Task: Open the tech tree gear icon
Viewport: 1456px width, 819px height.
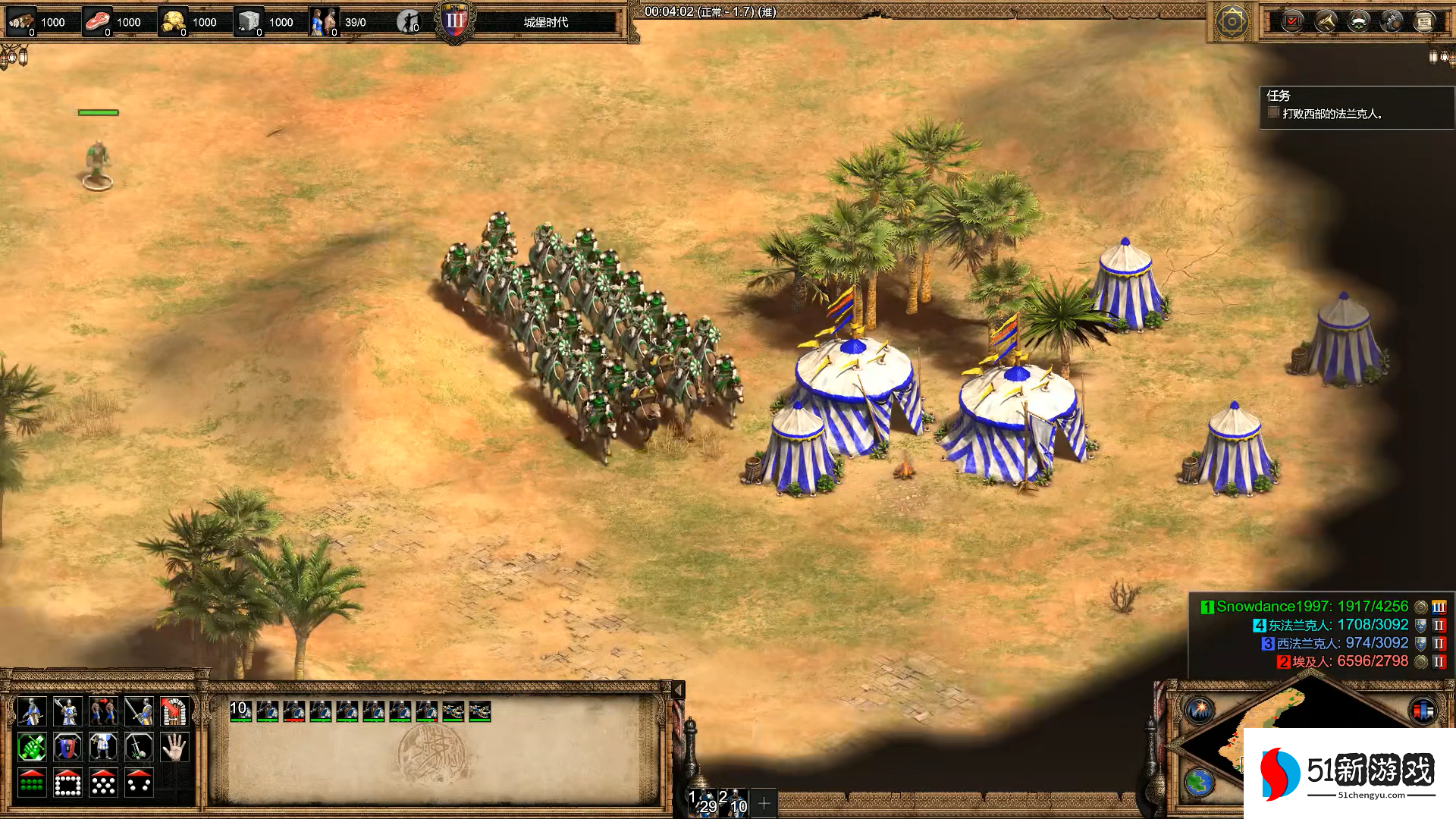Action: (x=1232, y=21)
